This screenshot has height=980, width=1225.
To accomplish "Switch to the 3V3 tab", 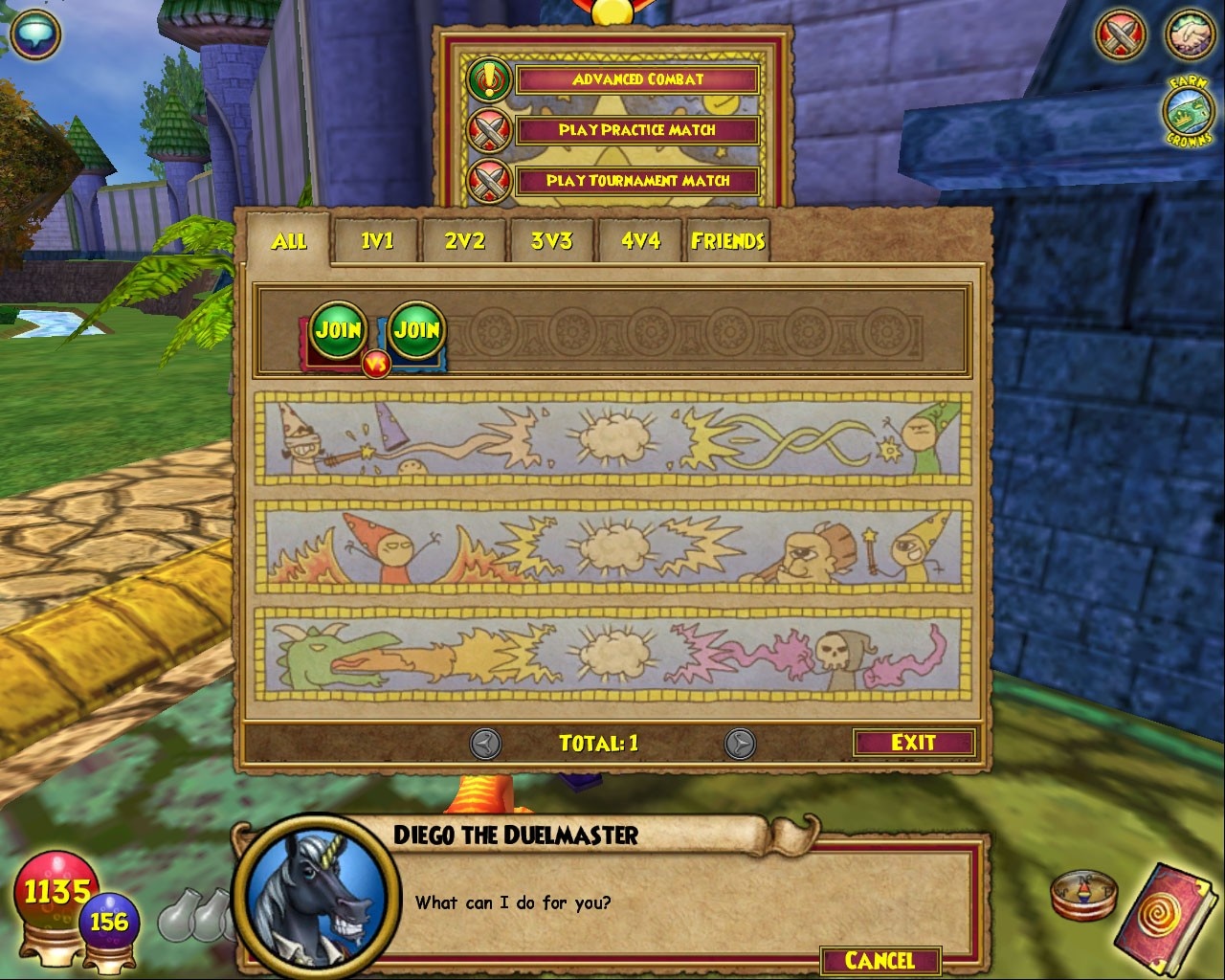I will pos(551,241).
